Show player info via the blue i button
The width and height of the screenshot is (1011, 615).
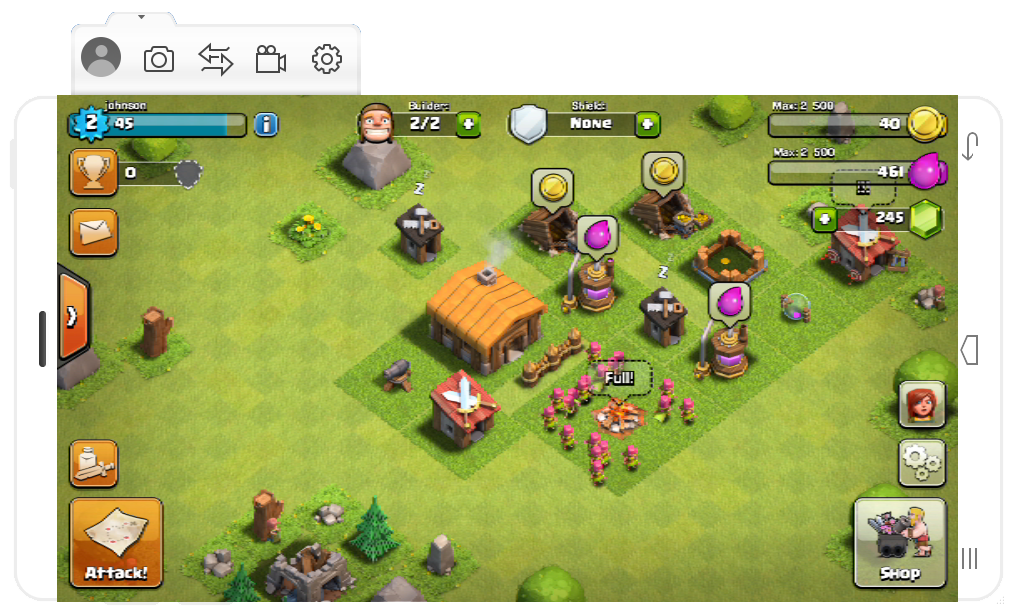click(266, 124)
